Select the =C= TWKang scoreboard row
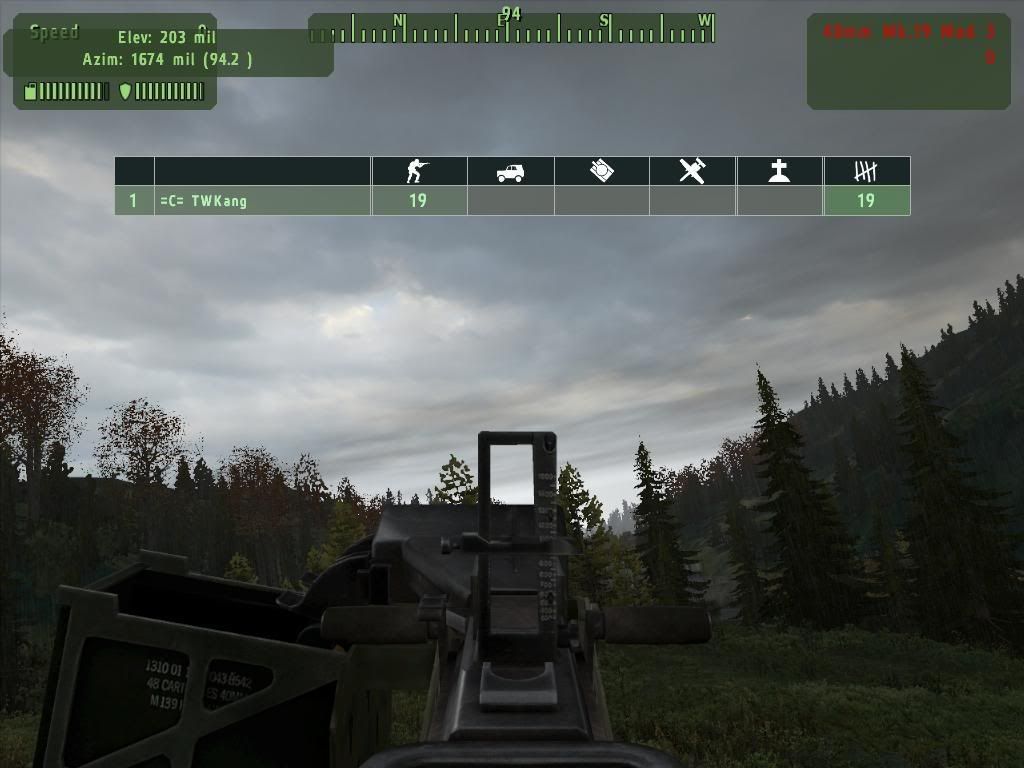 262,201
